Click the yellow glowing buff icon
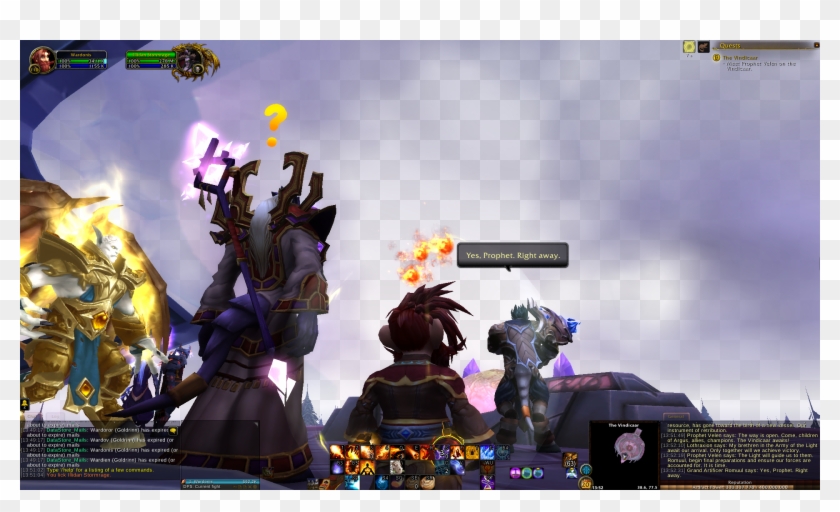 click(689, 46)
